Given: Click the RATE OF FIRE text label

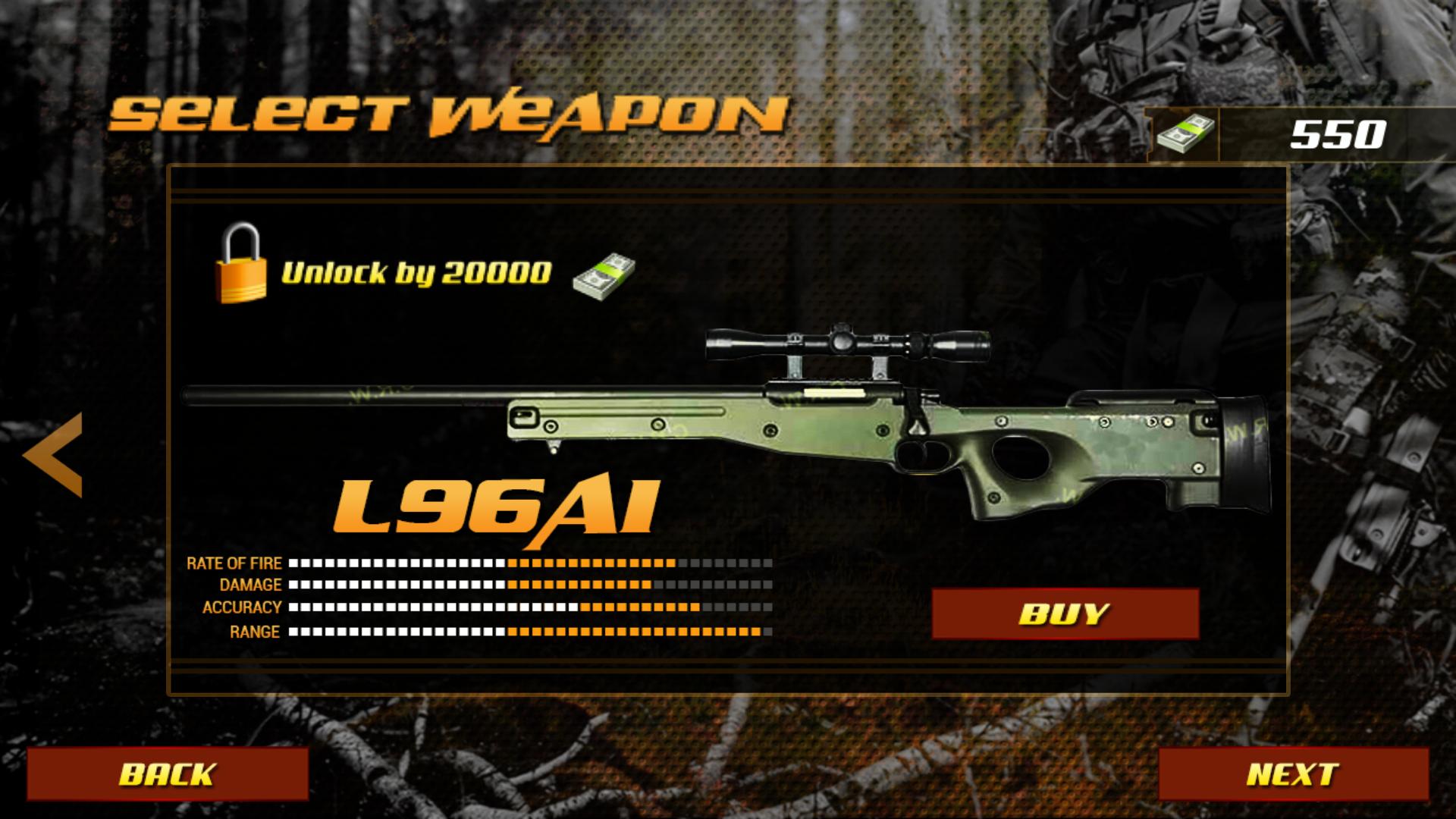Looking at the screenshot, I should 235,563.
